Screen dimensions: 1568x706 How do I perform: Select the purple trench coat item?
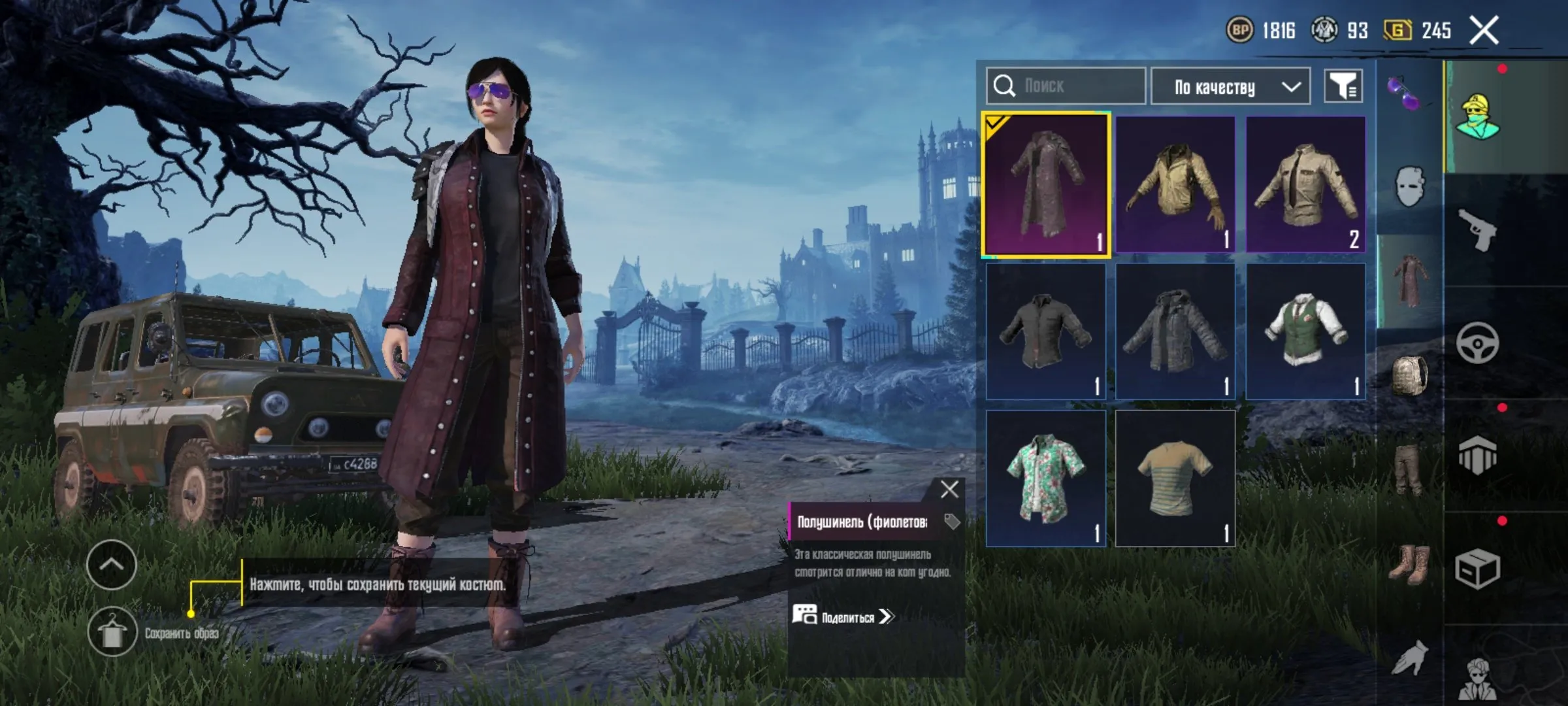[x=1046, y=185]
